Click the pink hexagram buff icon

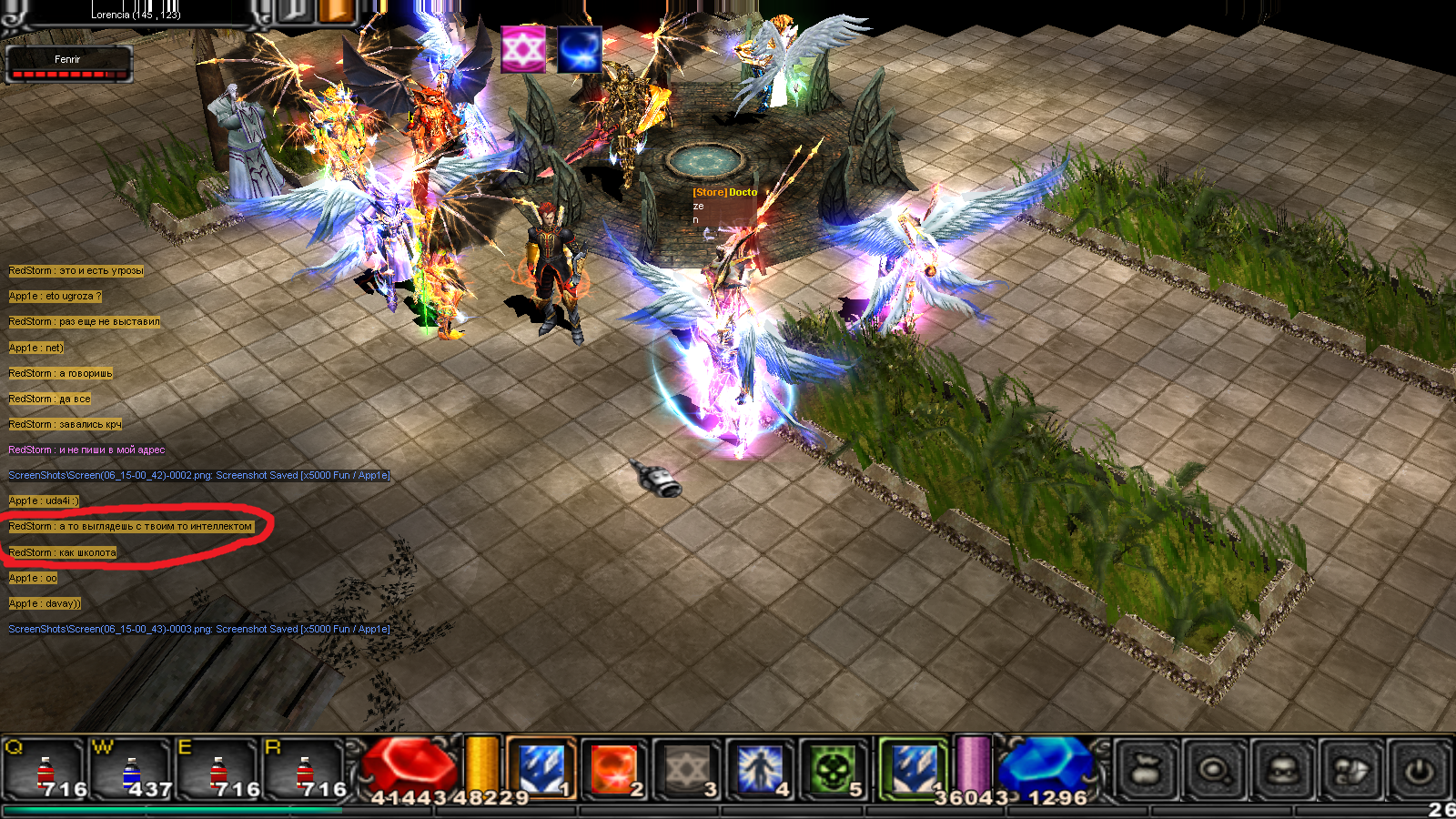pos(523,49)
